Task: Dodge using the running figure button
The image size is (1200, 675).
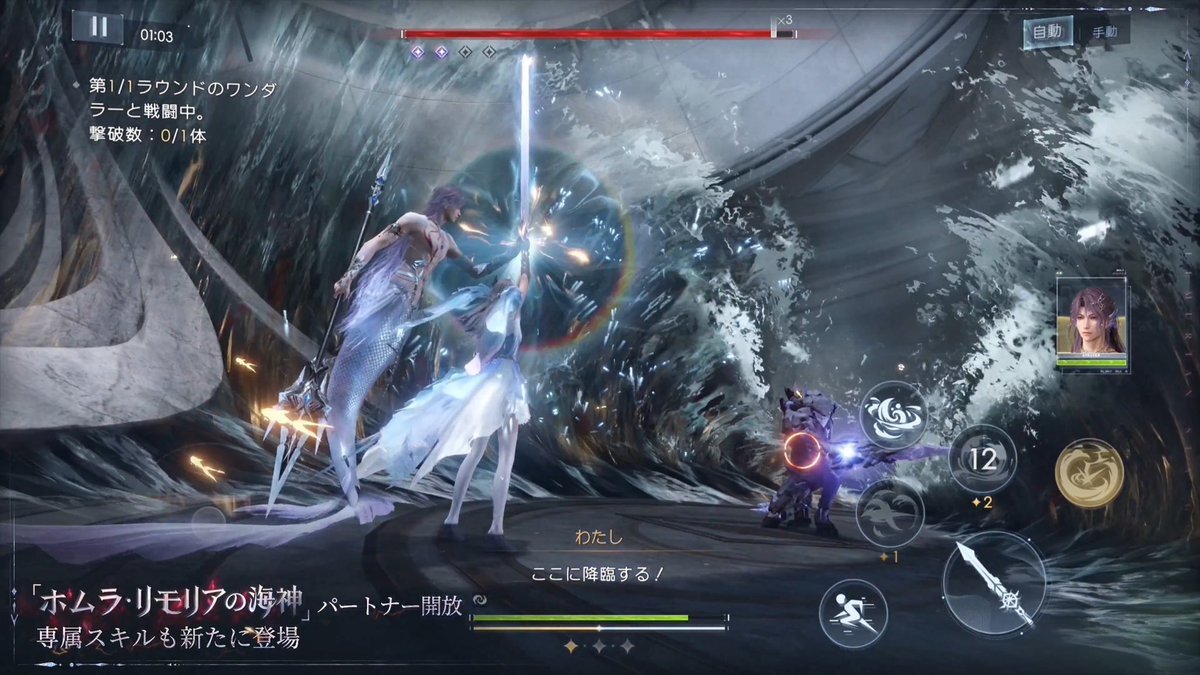Action: pos(853,613)
